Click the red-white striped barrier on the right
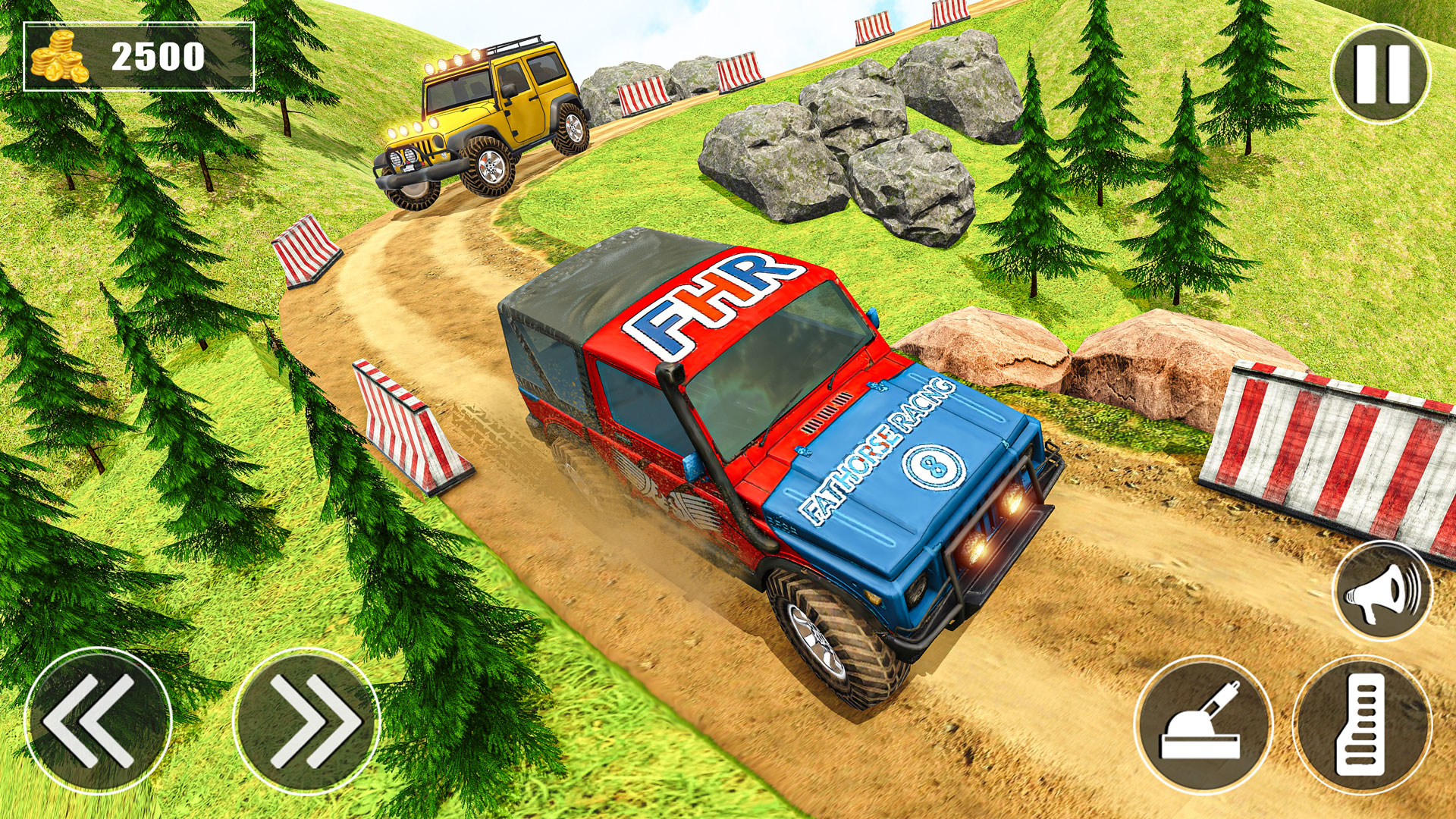 tap(1342, 447)
